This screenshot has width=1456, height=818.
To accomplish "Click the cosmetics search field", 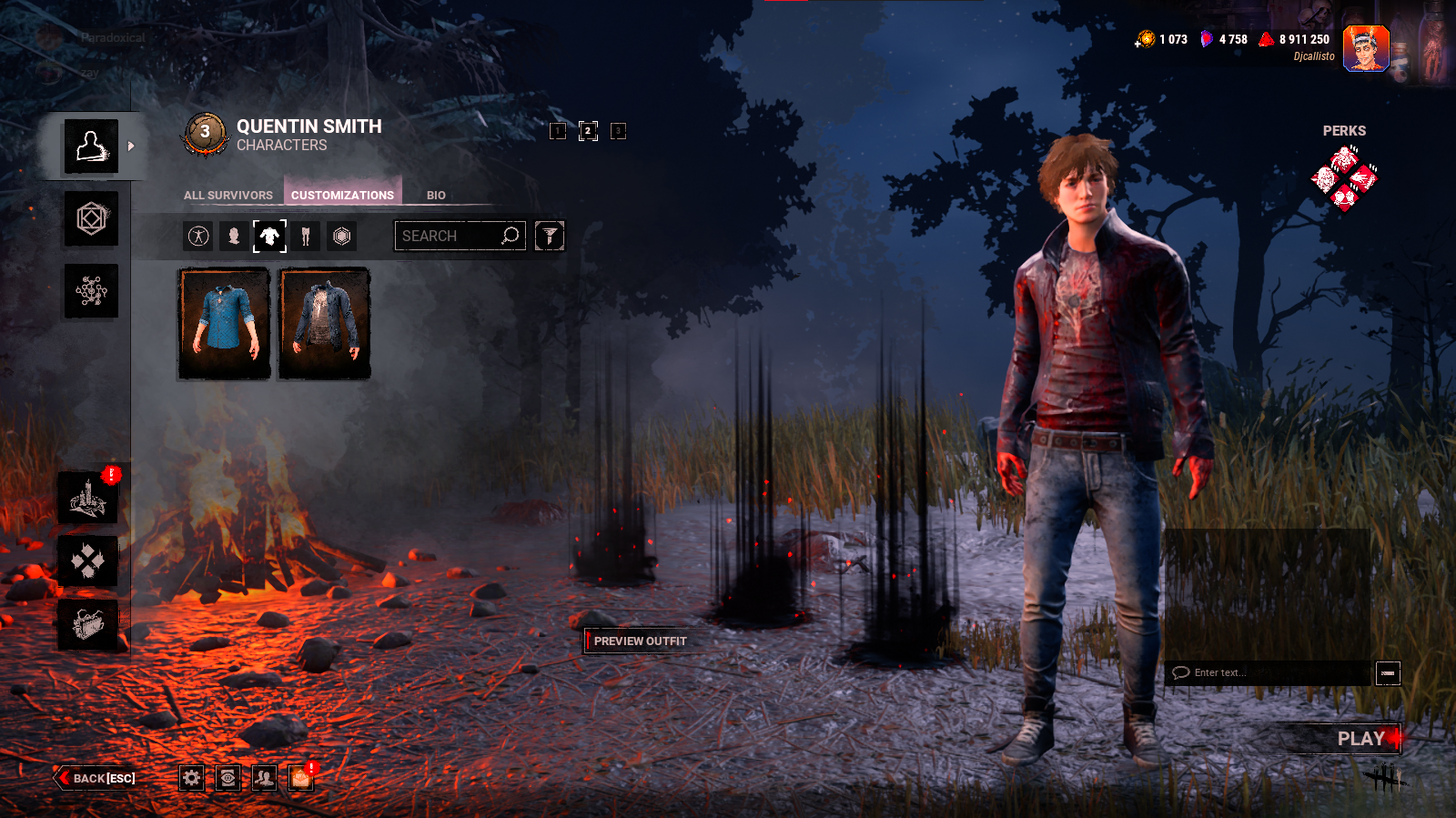I will (450, 236).
